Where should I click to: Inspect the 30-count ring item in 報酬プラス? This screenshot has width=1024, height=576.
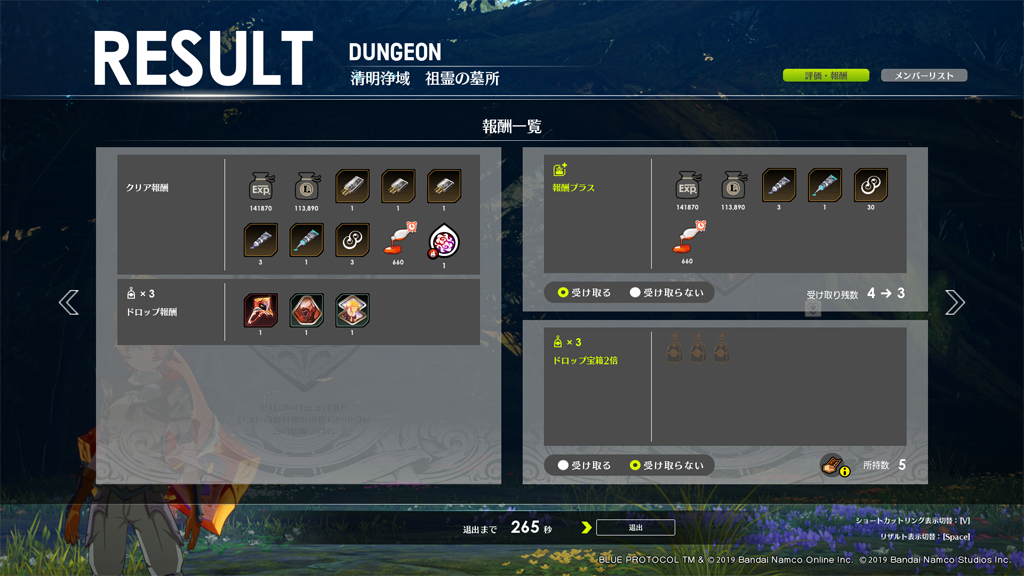(x=870, y=186)
